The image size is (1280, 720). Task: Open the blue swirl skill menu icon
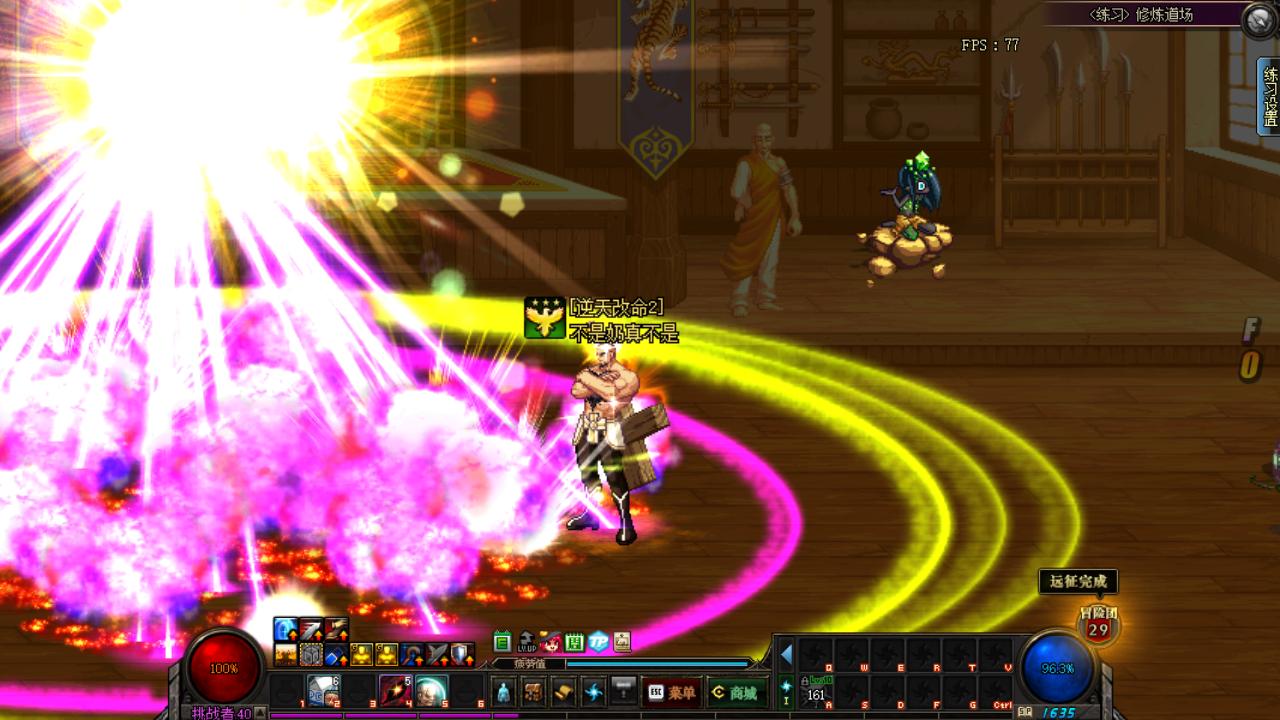pos(594,692)
